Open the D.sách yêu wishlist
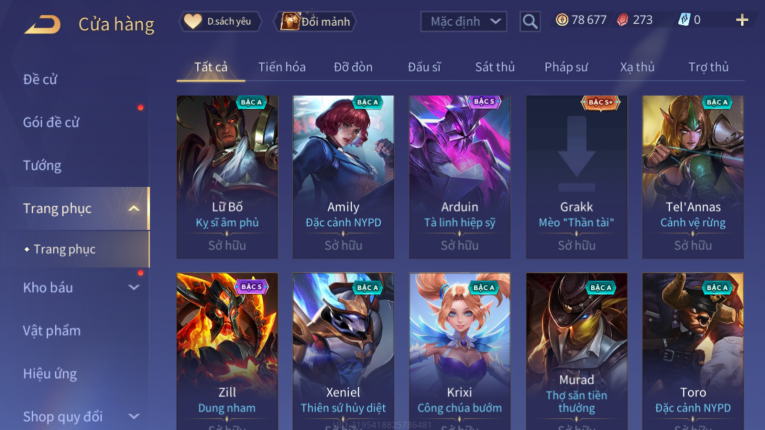 pyautogui.click(x=220, y=21)
